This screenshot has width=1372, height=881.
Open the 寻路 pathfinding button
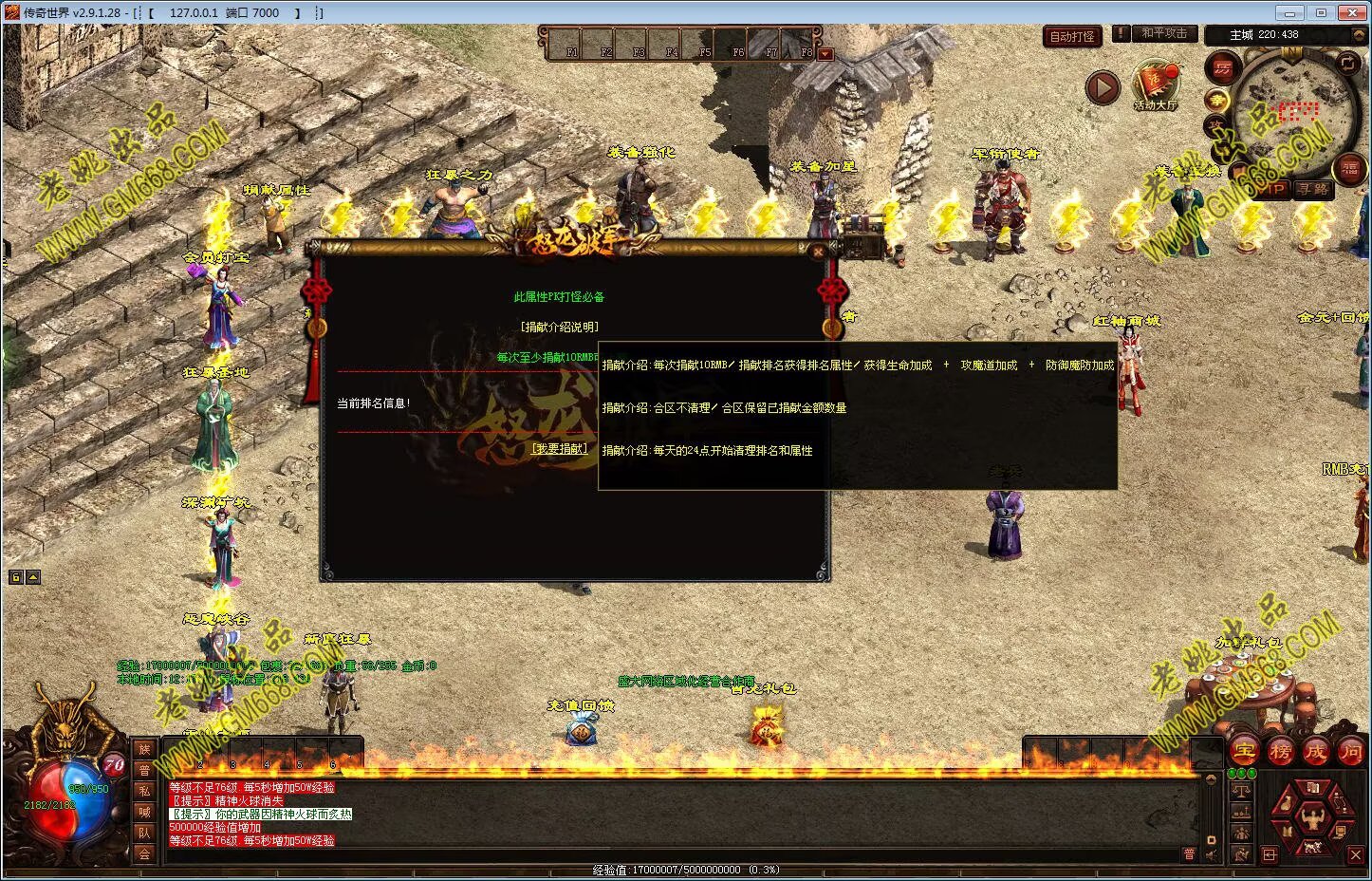pyautogui.click(x=1313, y=190)
